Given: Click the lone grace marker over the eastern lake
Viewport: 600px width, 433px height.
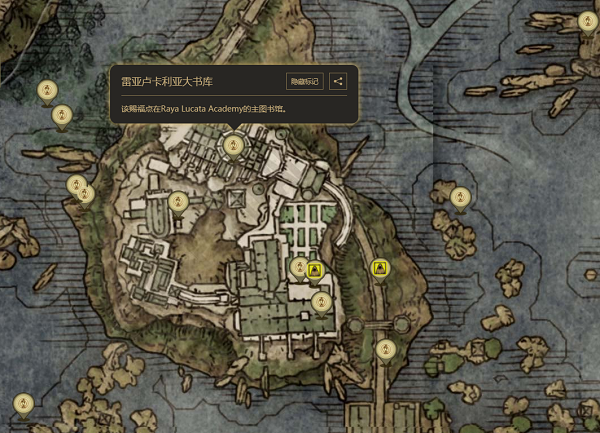Looking at the screenshot, I should tap(459, 197).
